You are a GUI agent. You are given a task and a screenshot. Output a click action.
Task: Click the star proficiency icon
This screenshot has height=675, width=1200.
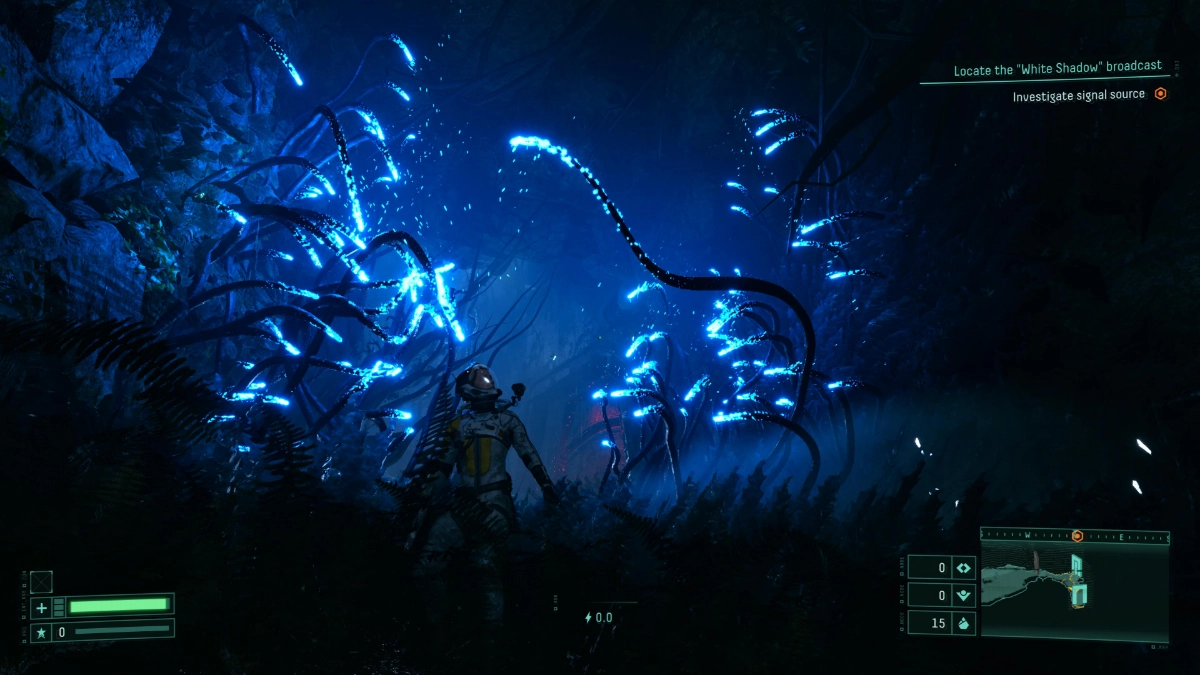coord(41,632)
